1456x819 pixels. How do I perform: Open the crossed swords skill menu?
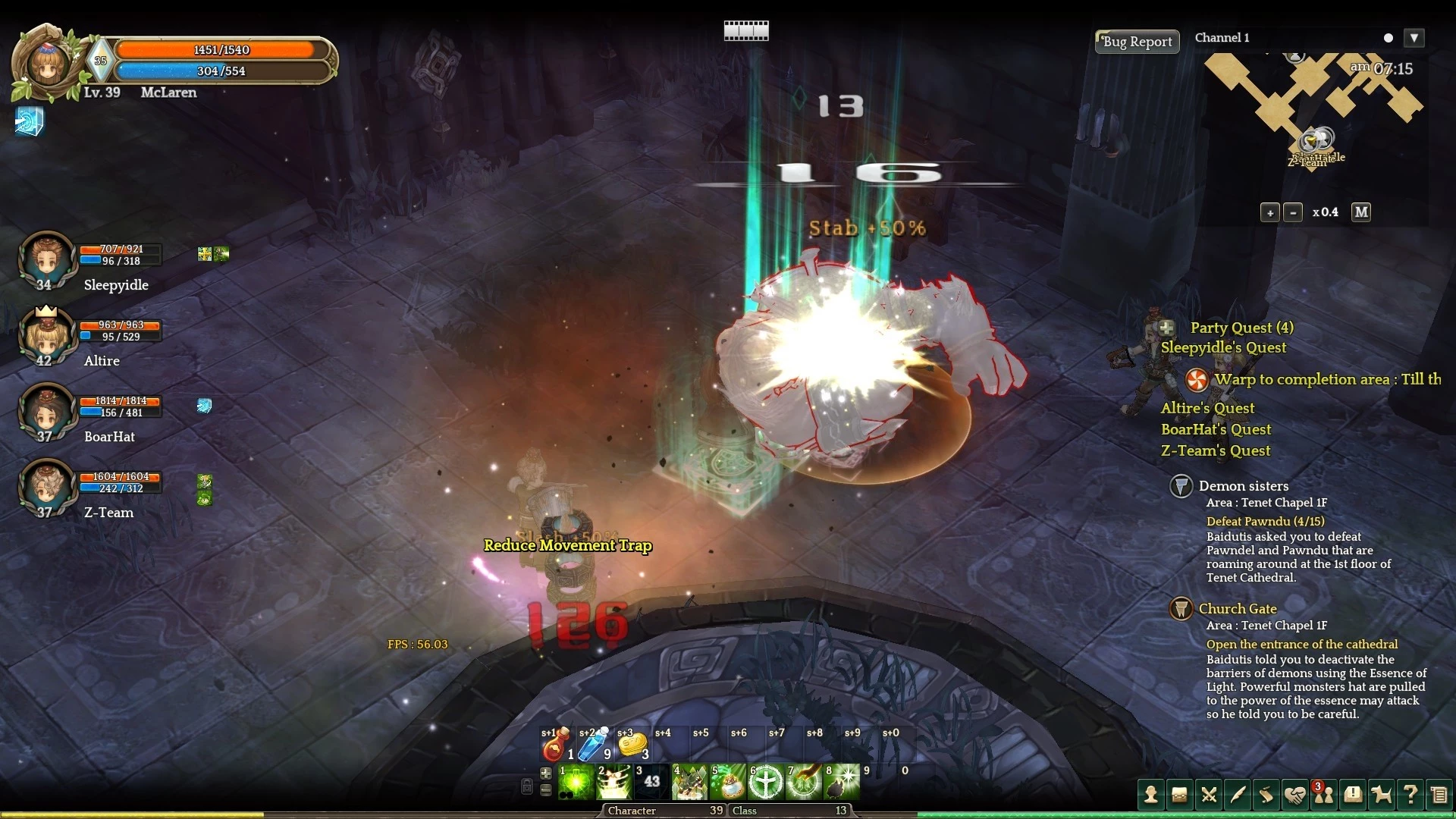coord(1209,795)
